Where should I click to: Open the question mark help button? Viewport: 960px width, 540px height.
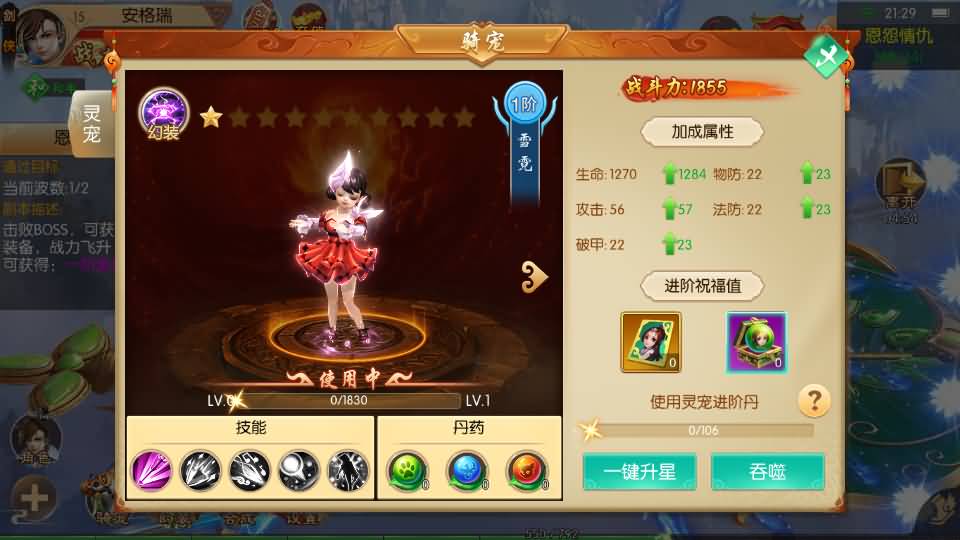pyautogui.click(x=814, y=402)
